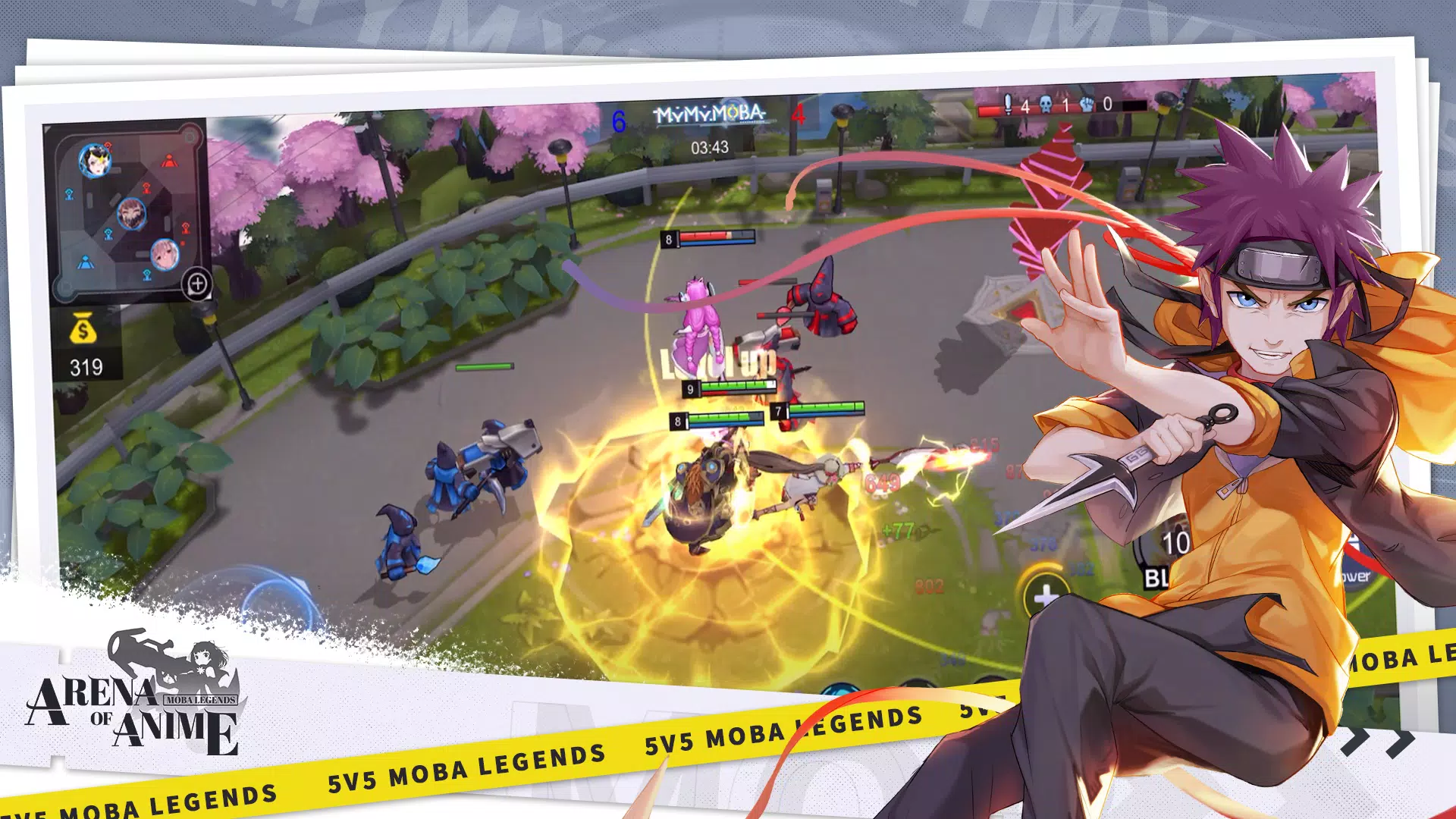
Task: Select the crowned hero portrait on the minimap
Action: [95, 160]
